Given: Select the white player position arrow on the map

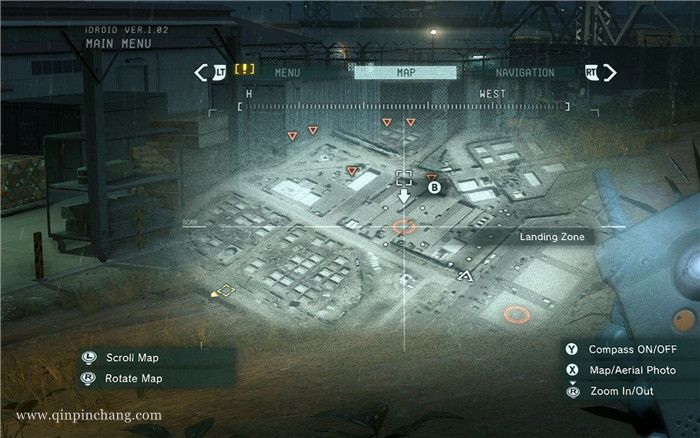Looking at the screenshot, I should coord(464,274).
